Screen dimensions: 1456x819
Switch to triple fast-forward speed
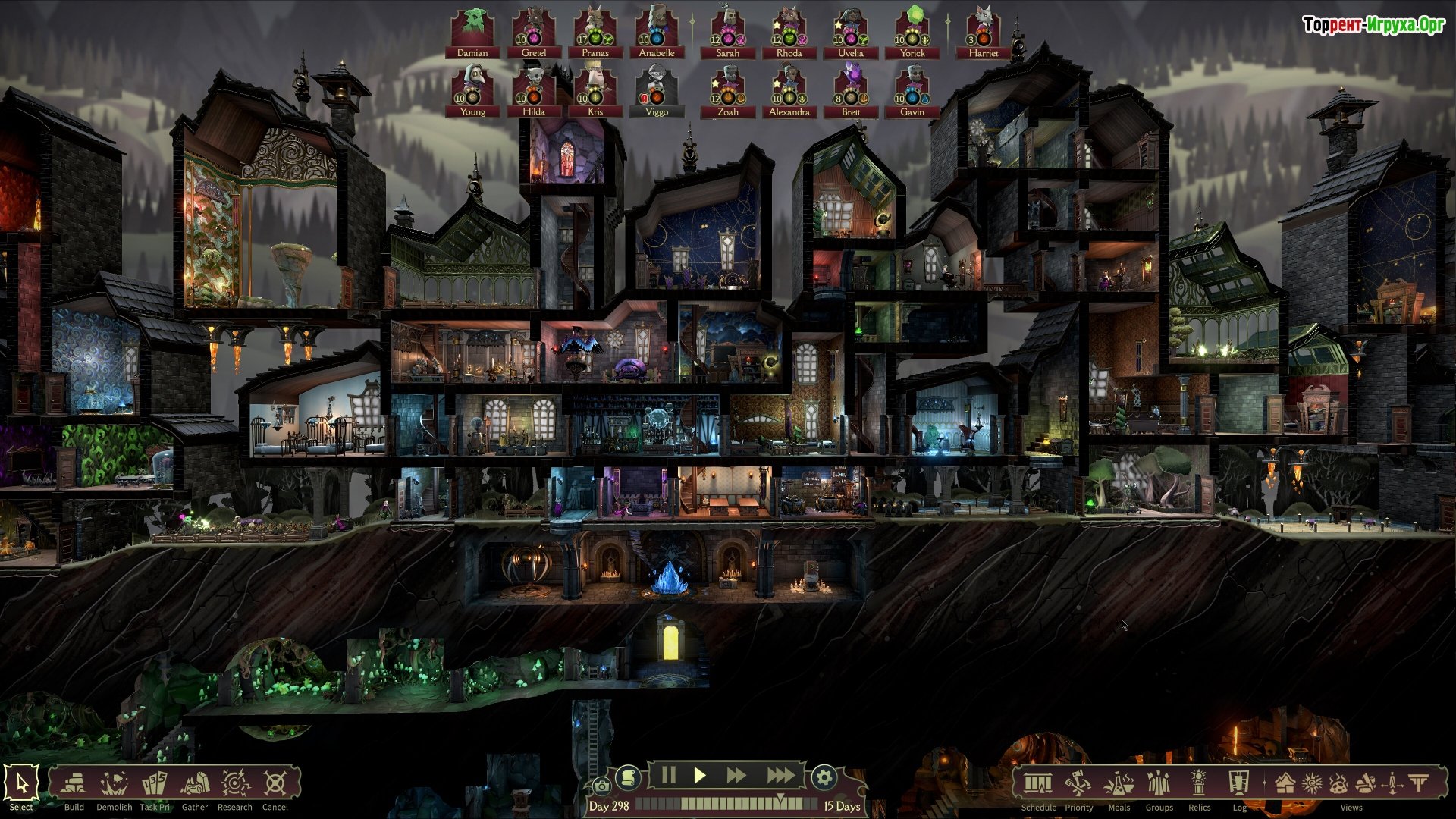[x=780, y=776]
